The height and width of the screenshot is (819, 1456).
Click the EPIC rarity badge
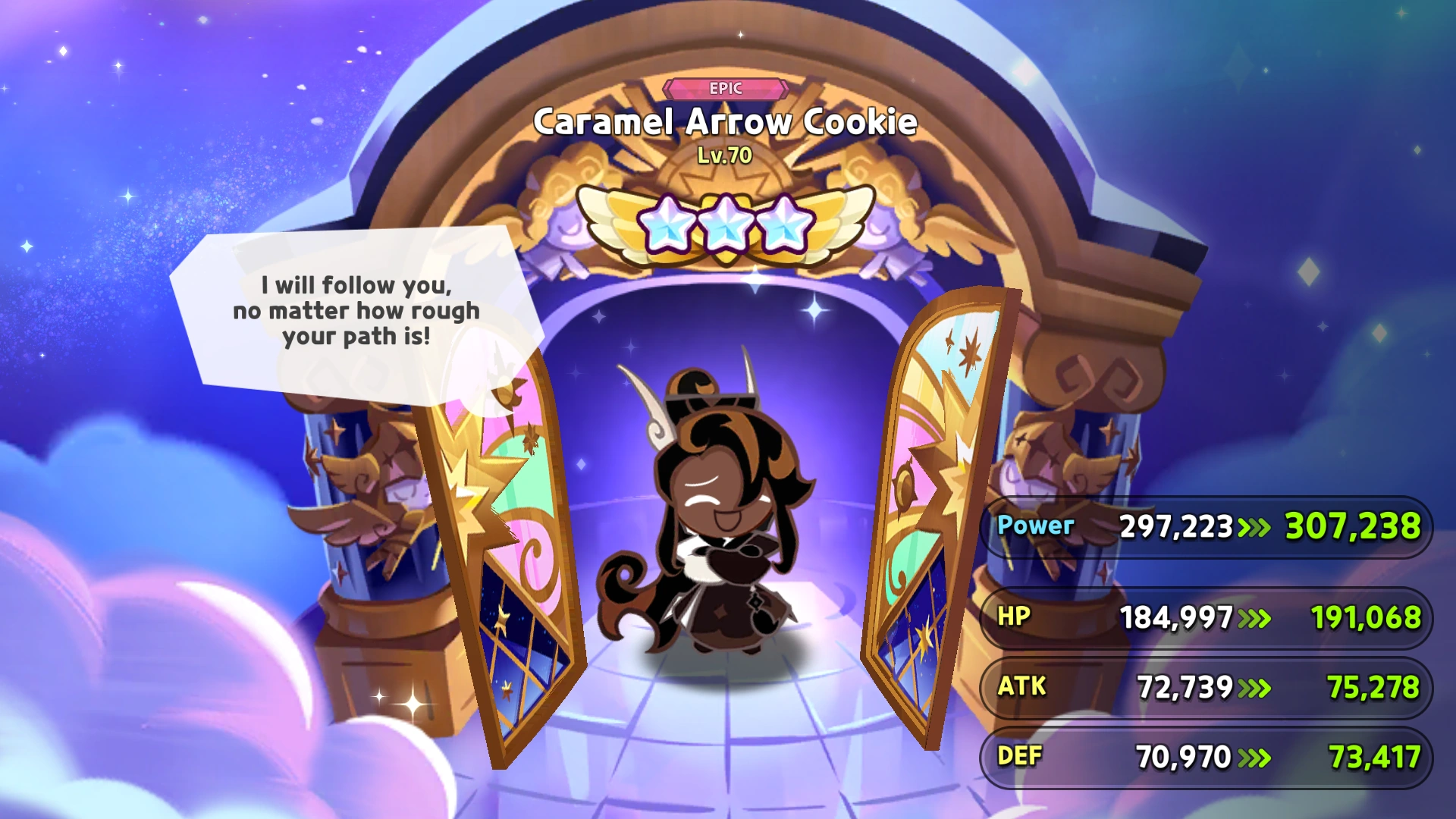(x=727, y=89)
